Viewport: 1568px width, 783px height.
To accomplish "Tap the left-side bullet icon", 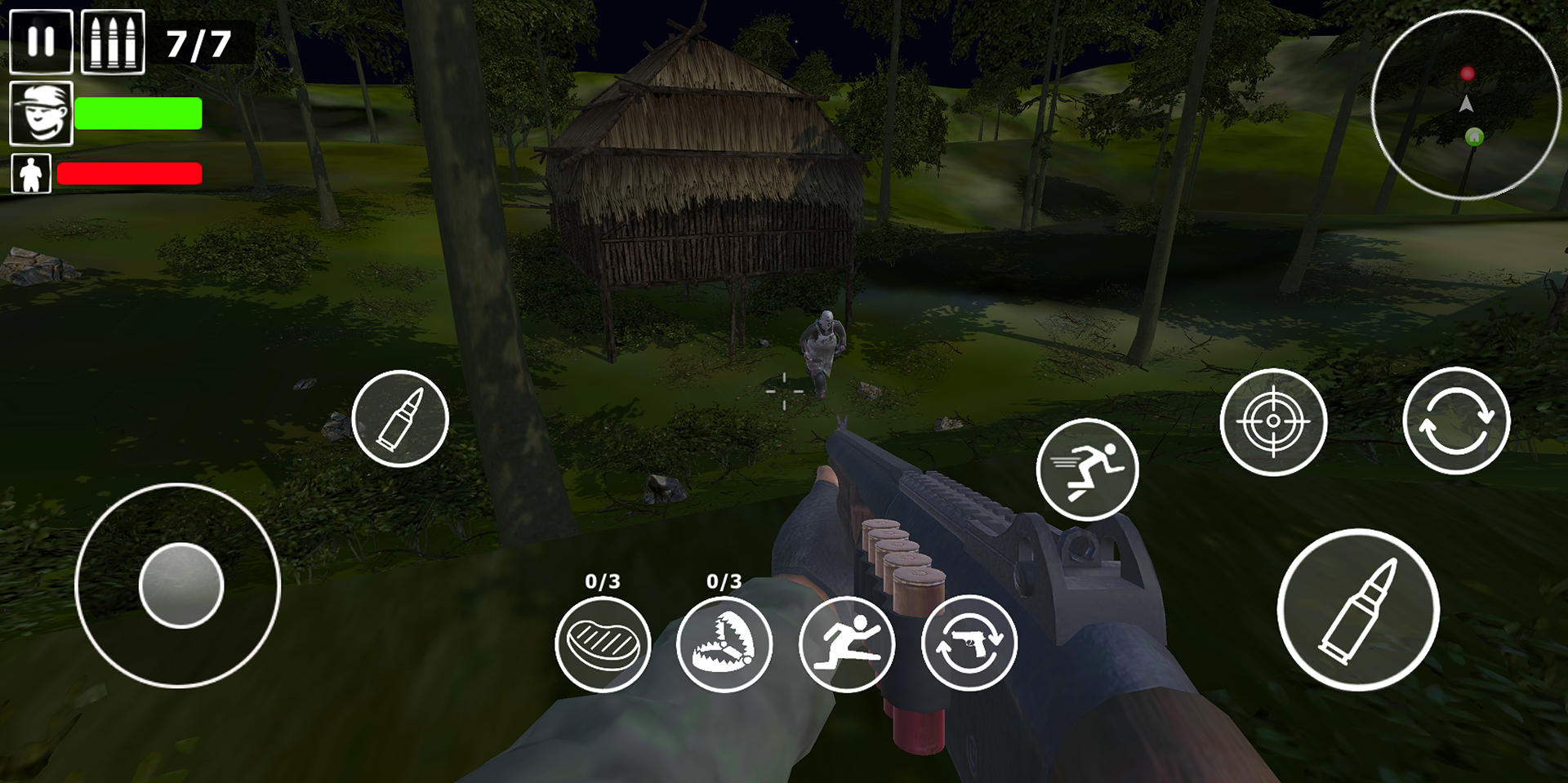I will [400, 419].
